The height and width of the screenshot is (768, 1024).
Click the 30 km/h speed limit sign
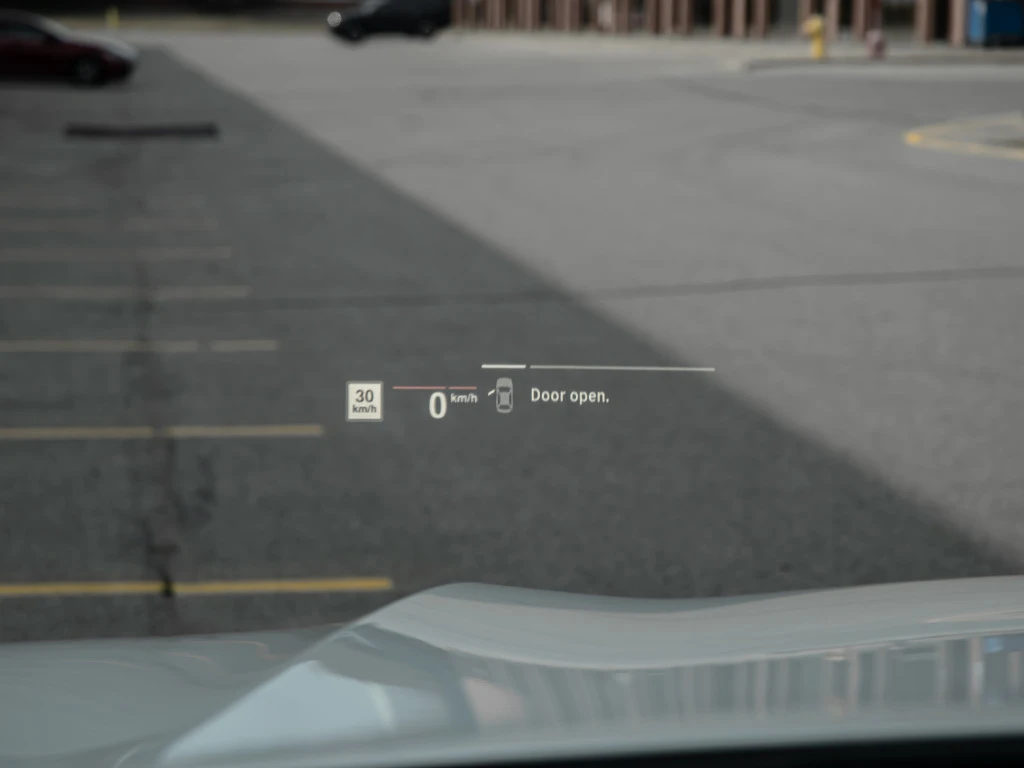point(364,400)
